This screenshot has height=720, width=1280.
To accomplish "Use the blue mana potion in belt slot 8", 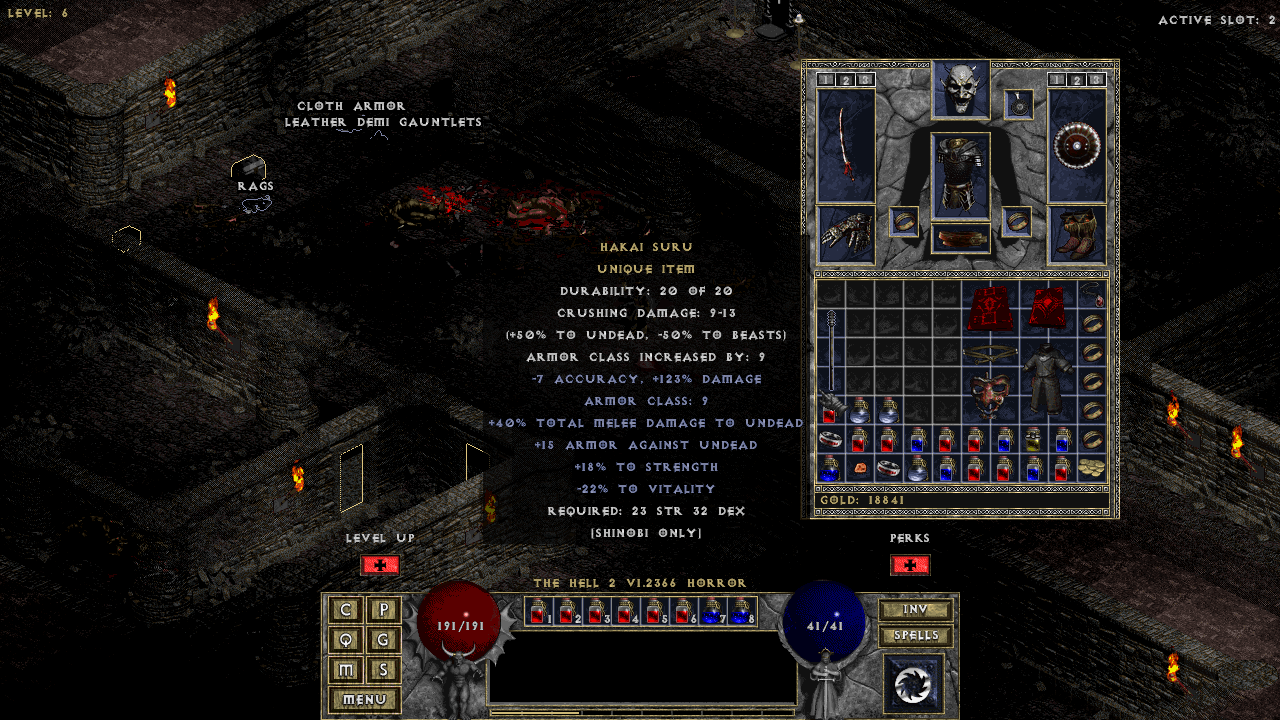I will (742, 611).
